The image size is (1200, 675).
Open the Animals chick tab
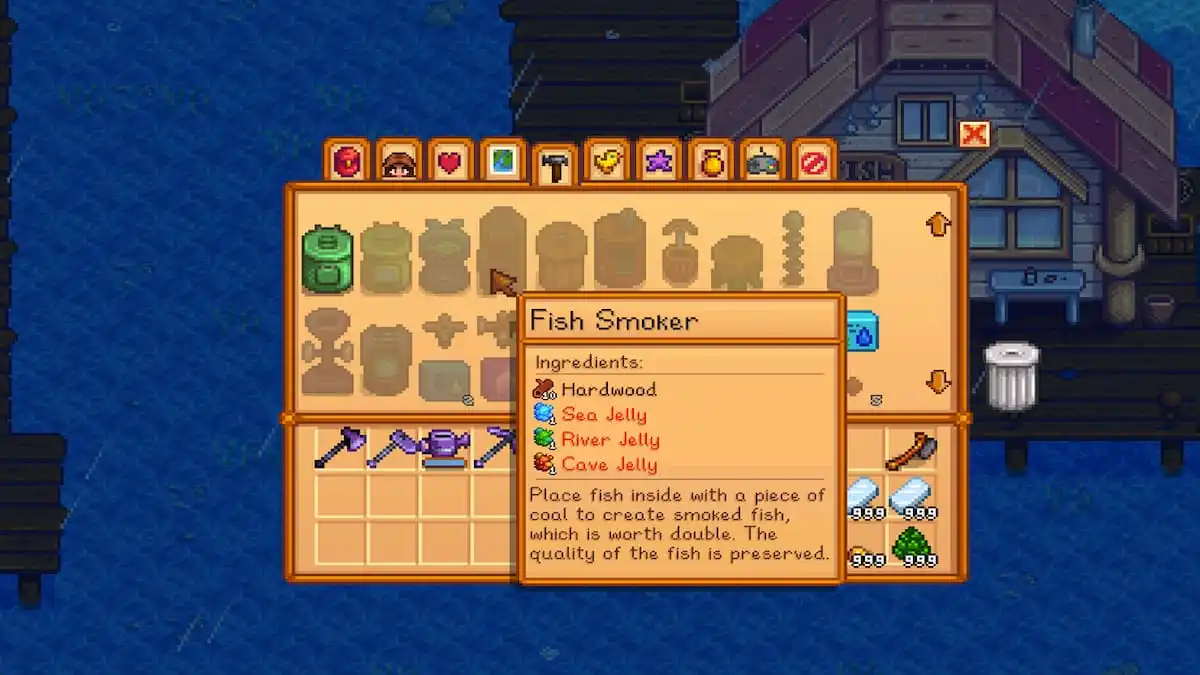click(x=606, y=160)
